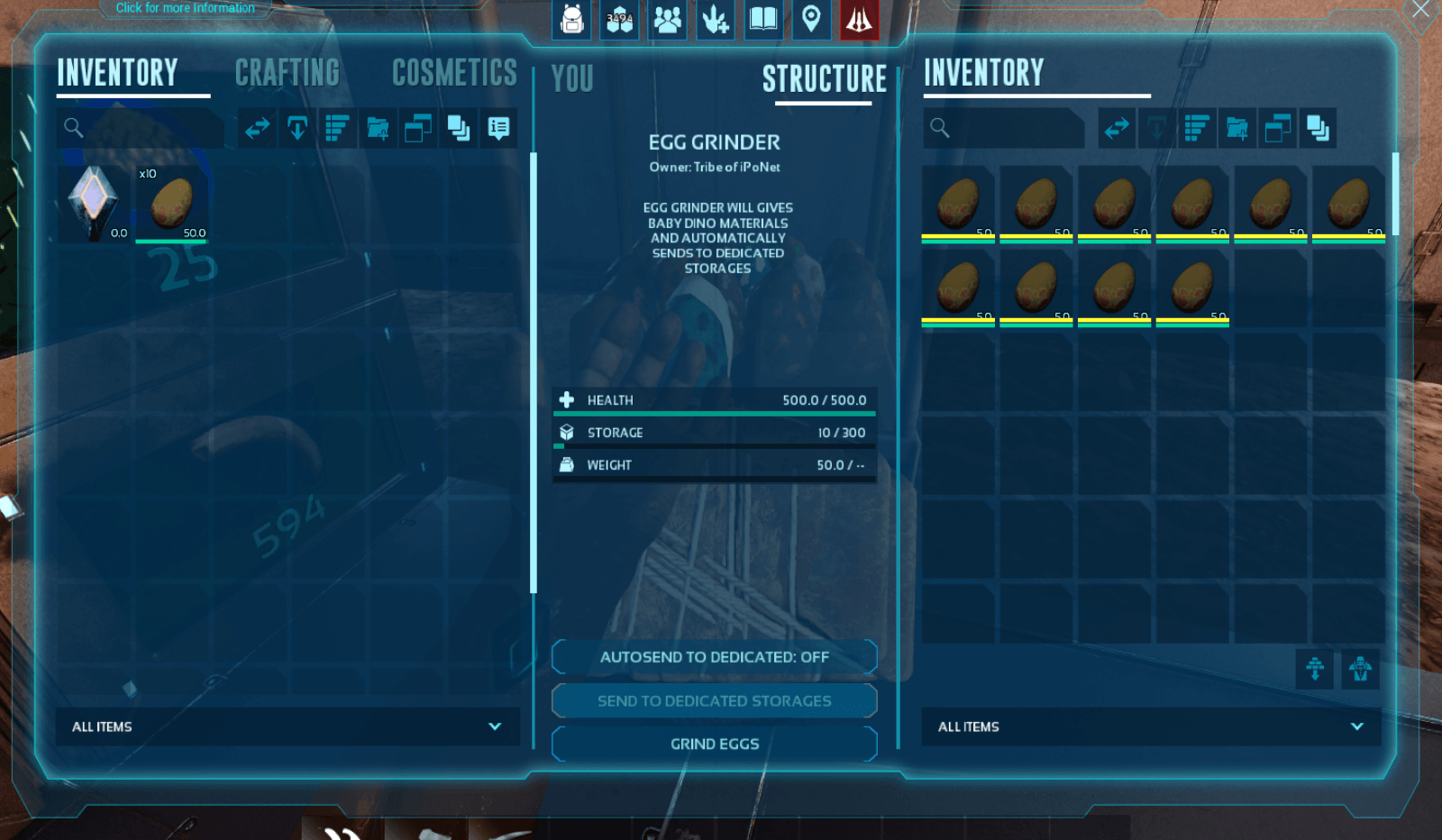Click the red icon in the top bar
This screenshot has width=1442, height=840.
(859, 19)
